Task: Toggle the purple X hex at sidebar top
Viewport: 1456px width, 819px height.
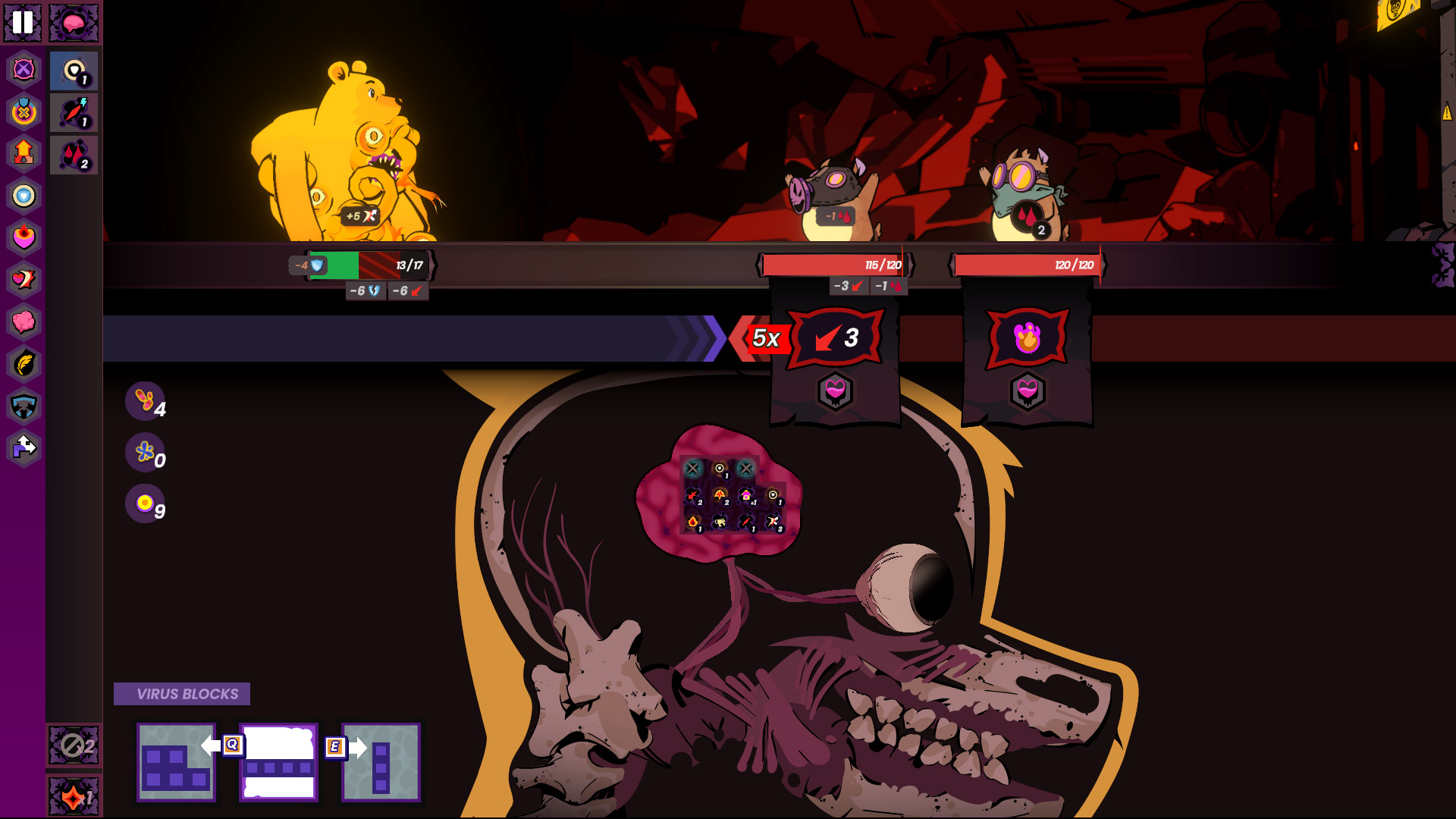Action: [x=24, y=71]
